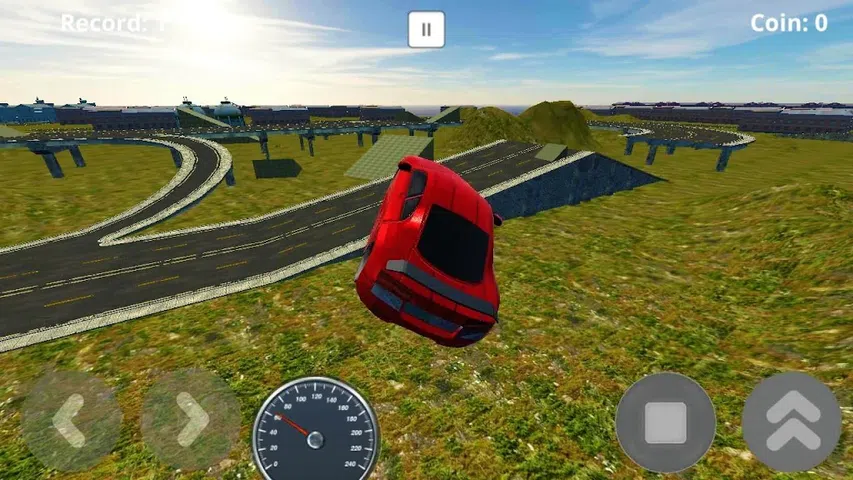The width and height of the screenshot is (853, 480).
Task: Hit the square brake button
Action: coord(665,422)
